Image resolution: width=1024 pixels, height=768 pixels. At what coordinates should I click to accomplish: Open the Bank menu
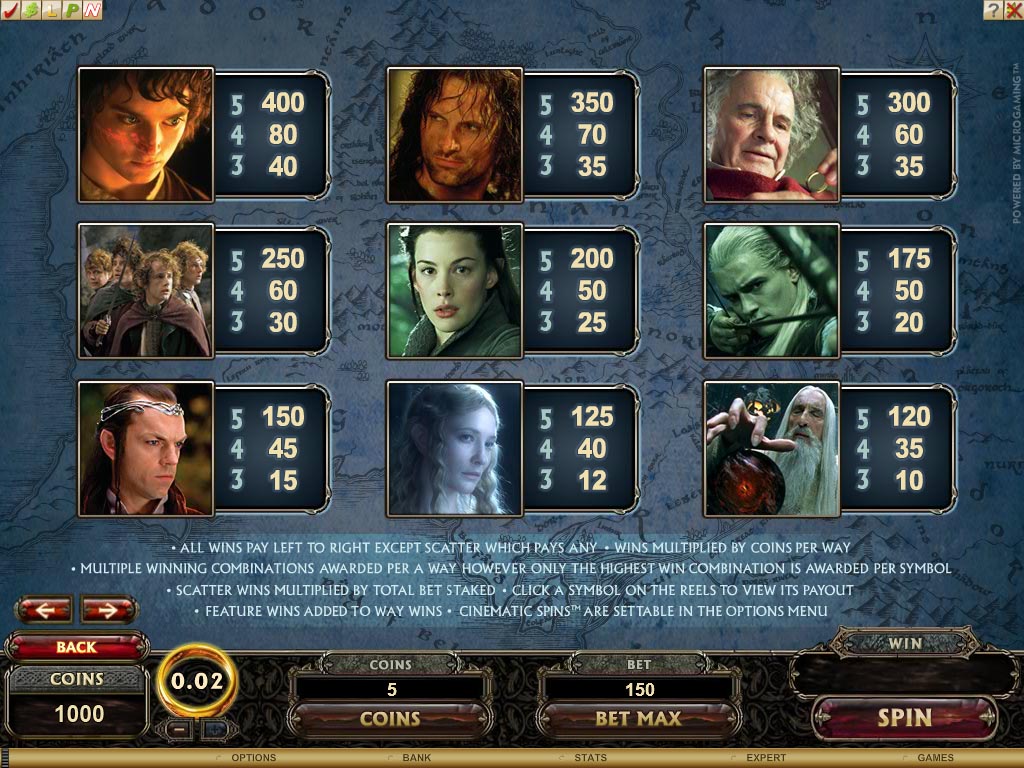416,758
